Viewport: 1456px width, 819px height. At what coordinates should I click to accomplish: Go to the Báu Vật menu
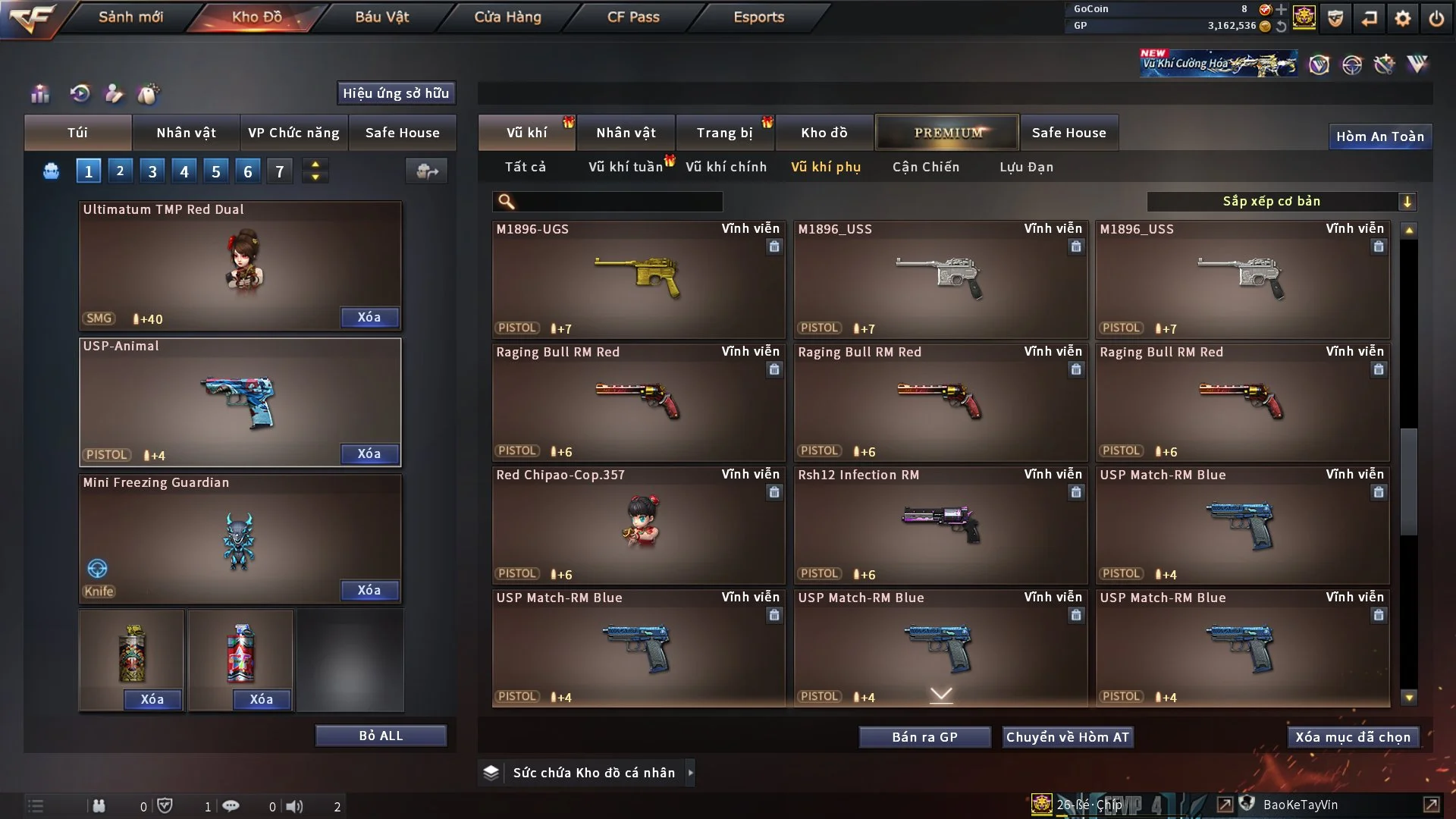pos(381,17)
